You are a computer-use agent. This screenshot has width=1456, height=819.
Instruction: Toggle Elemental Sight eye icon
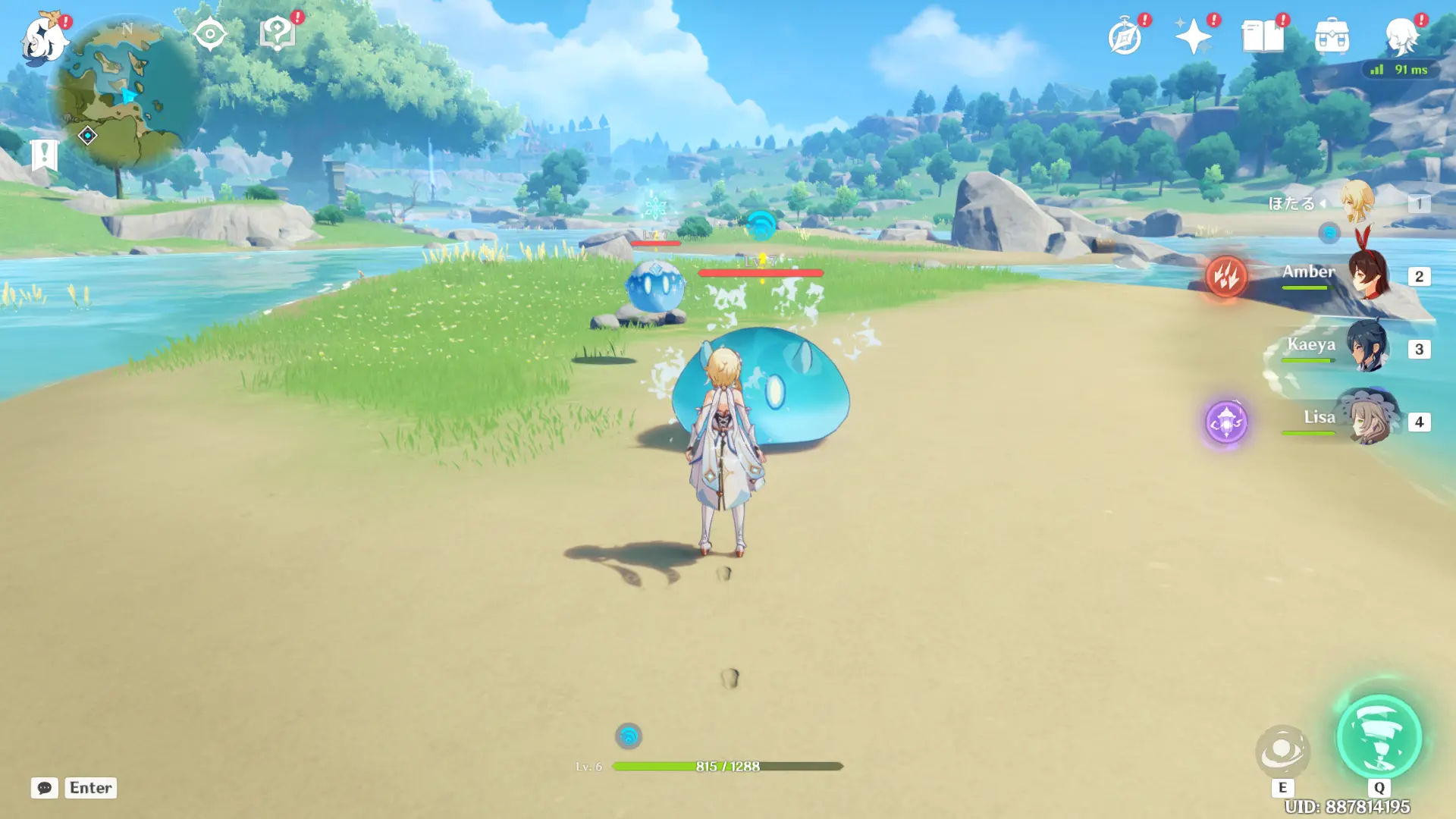pyautogui.click(x=209, y=34)
